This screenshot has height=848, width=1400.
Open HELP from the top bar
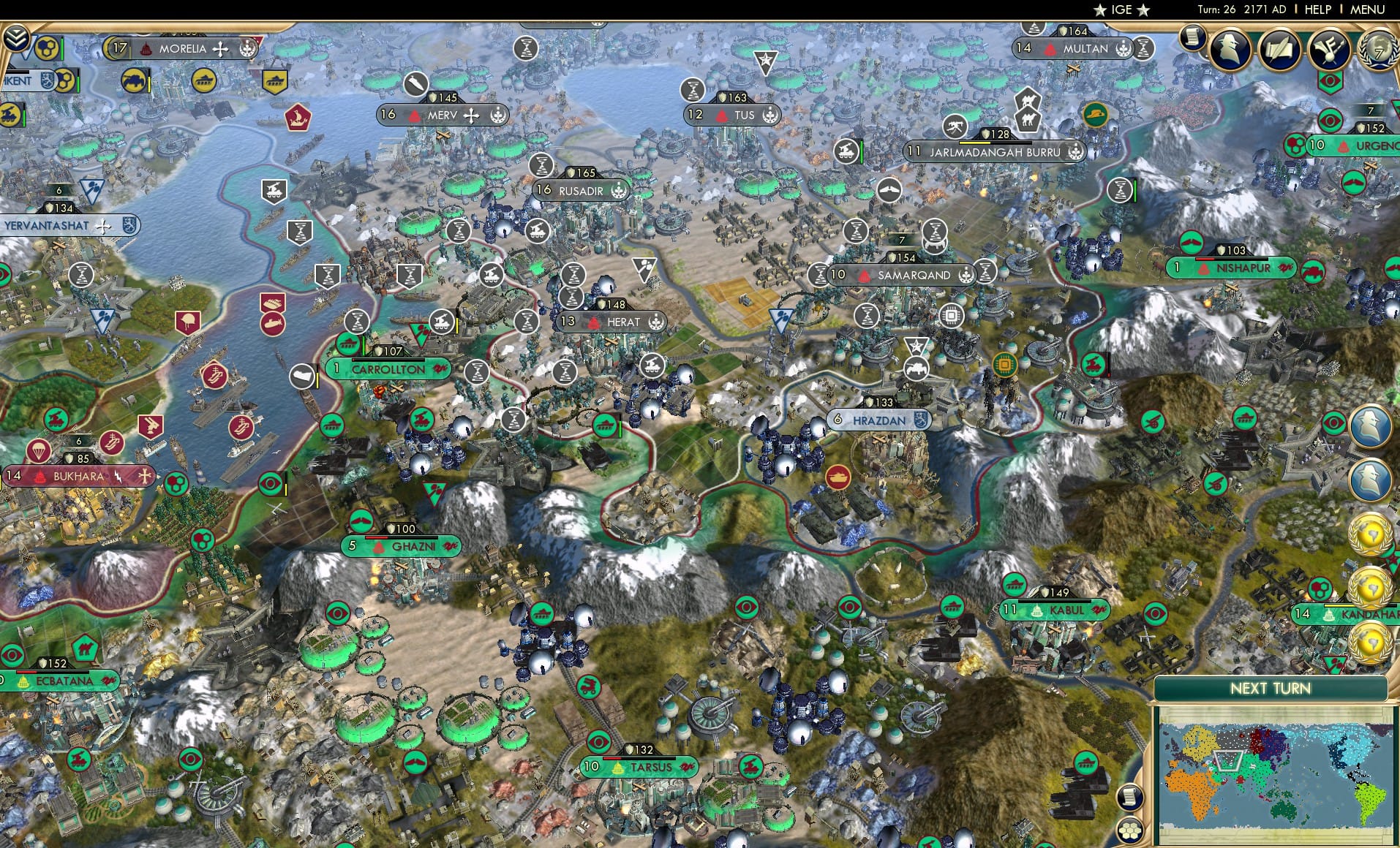tap(1317, 10)
